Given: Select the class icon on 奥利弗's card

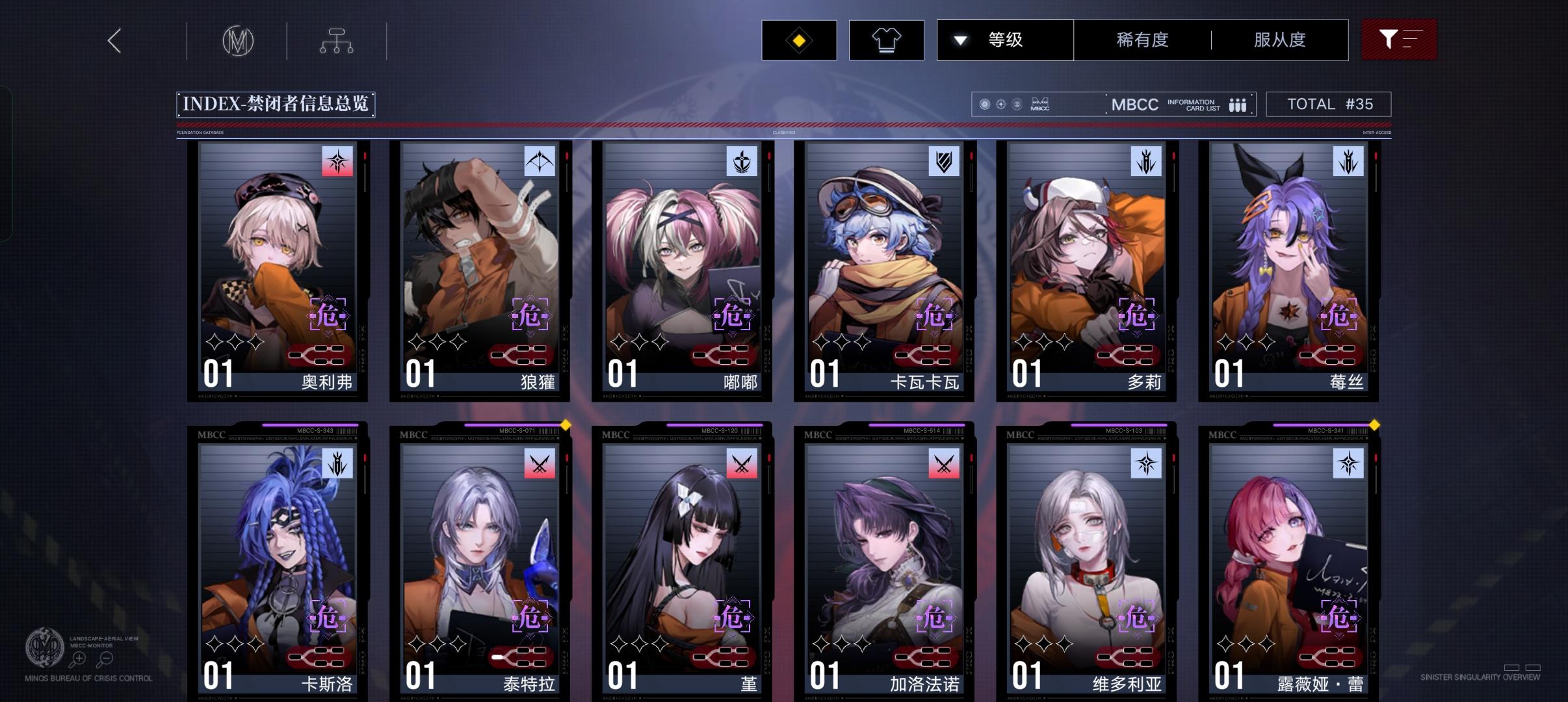Looking at the screenshot, I should 337,162.
